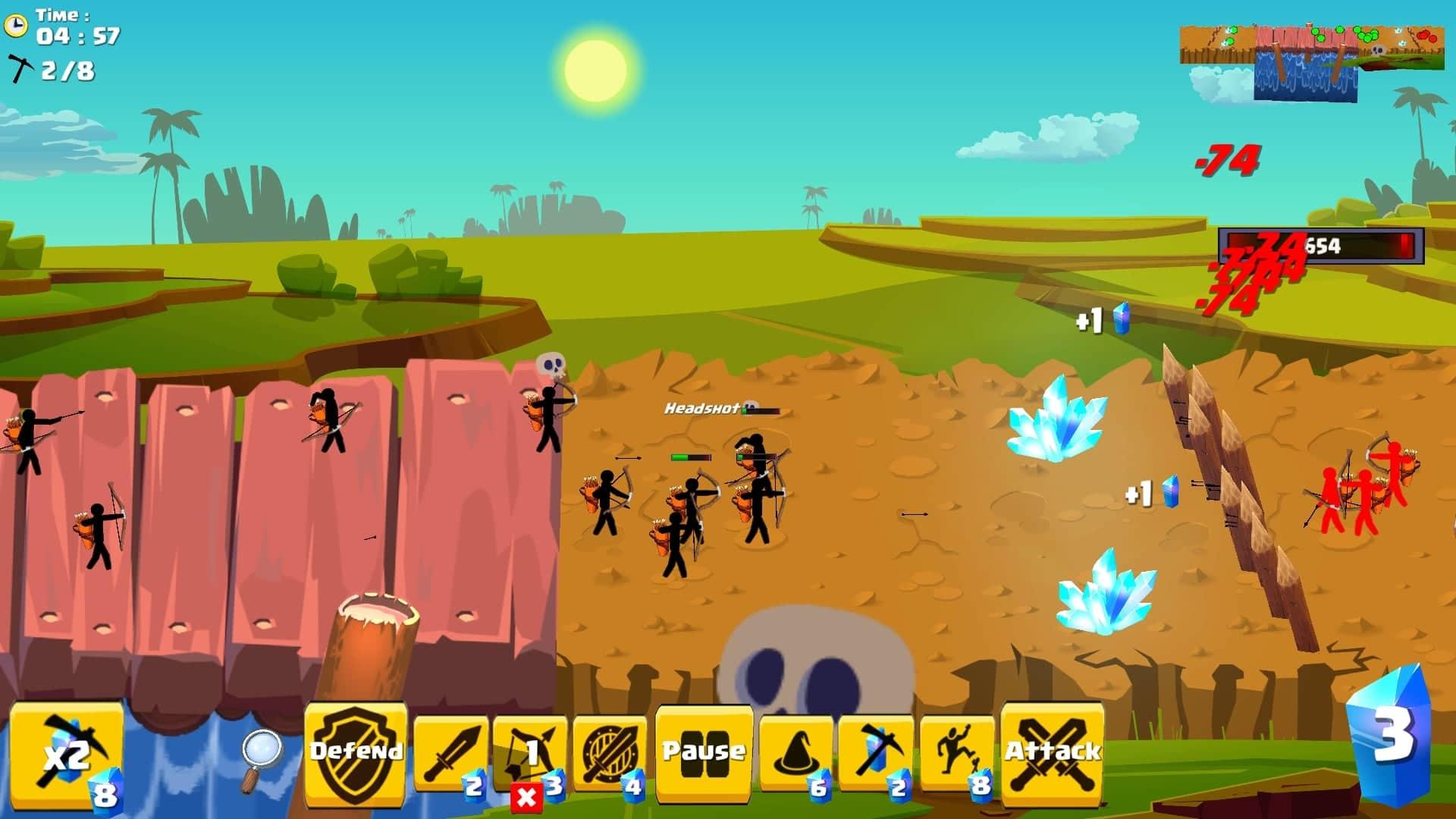Order the Attack command

pyautogui.click(x=1054, y=751)
